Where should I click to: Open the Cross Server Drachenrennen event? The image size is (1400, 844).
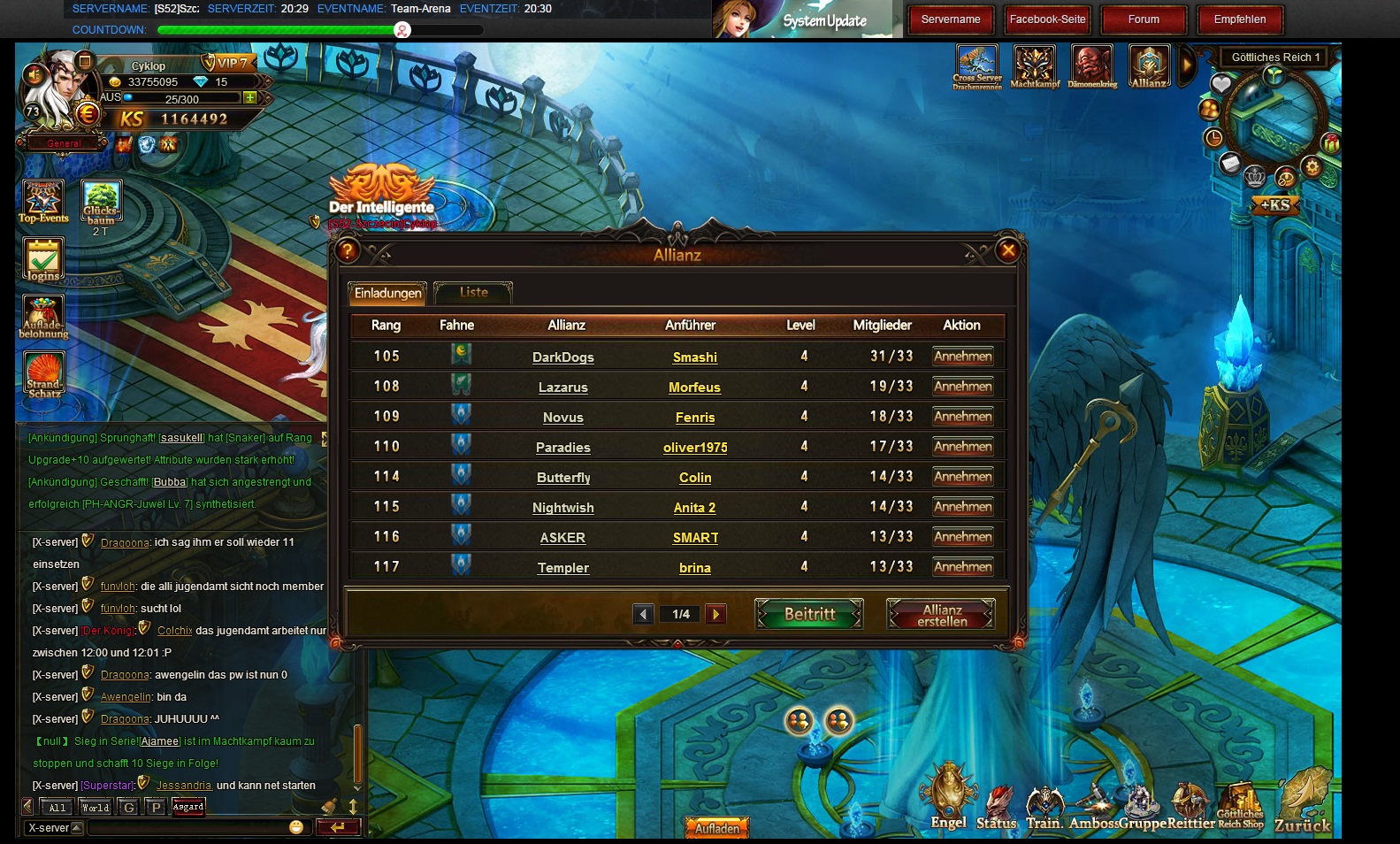[x=976, y=66]
